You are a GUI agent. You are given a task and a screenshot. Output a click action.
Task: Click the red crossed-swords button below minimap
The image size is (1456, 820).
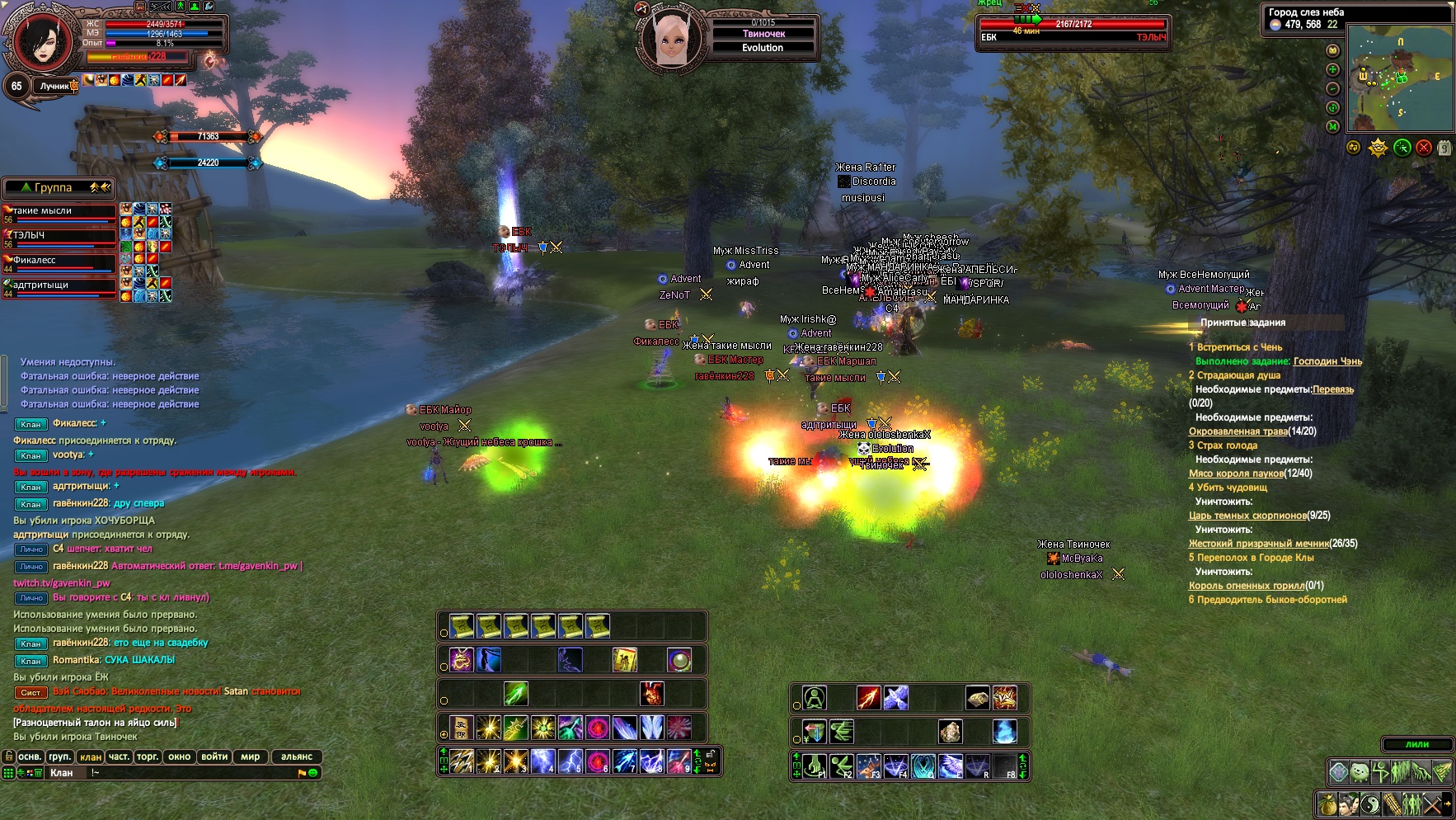pos(1424,148)
